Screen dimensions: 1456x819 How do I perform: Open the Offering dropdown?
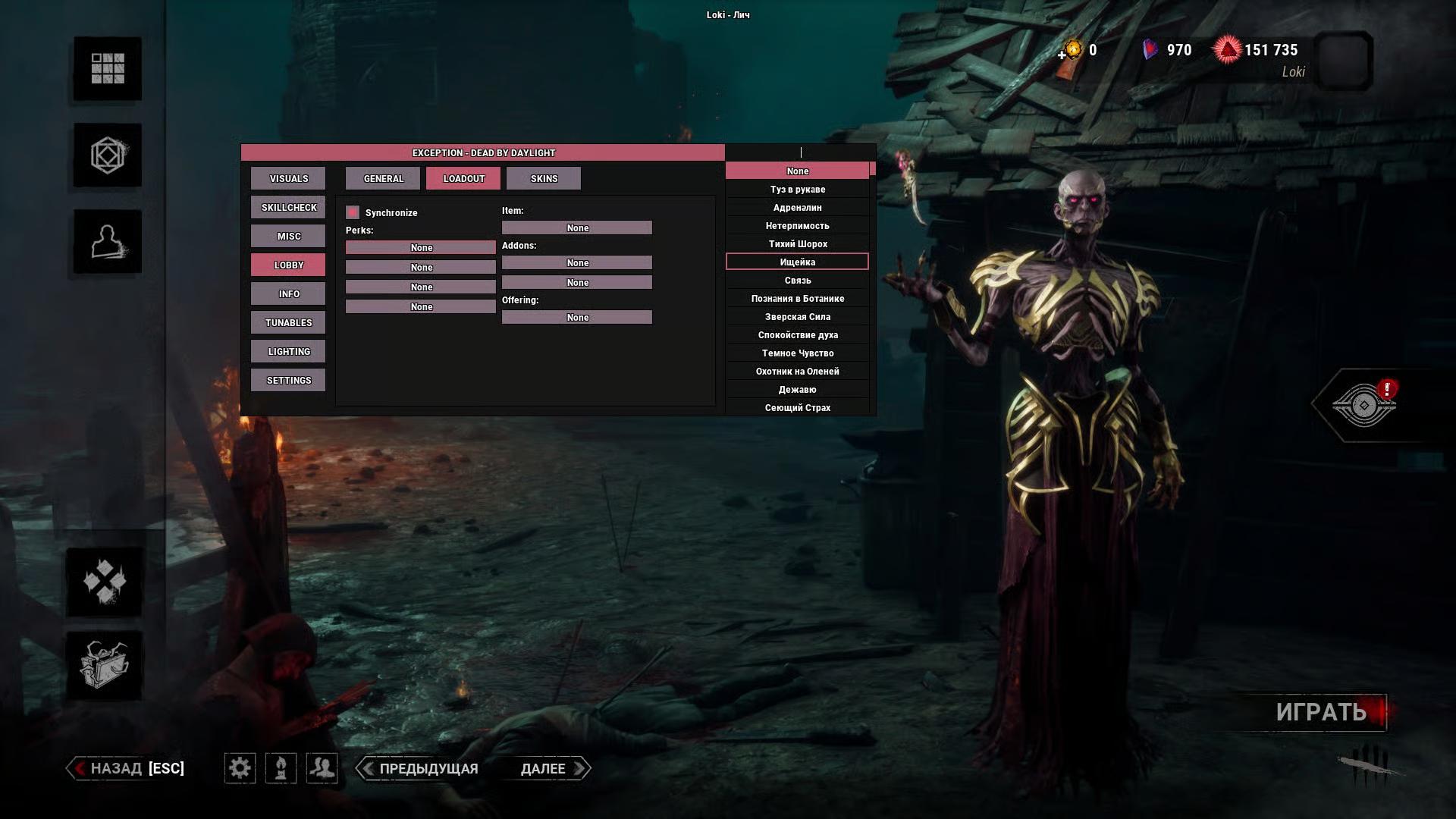click(x=577, y=318)
